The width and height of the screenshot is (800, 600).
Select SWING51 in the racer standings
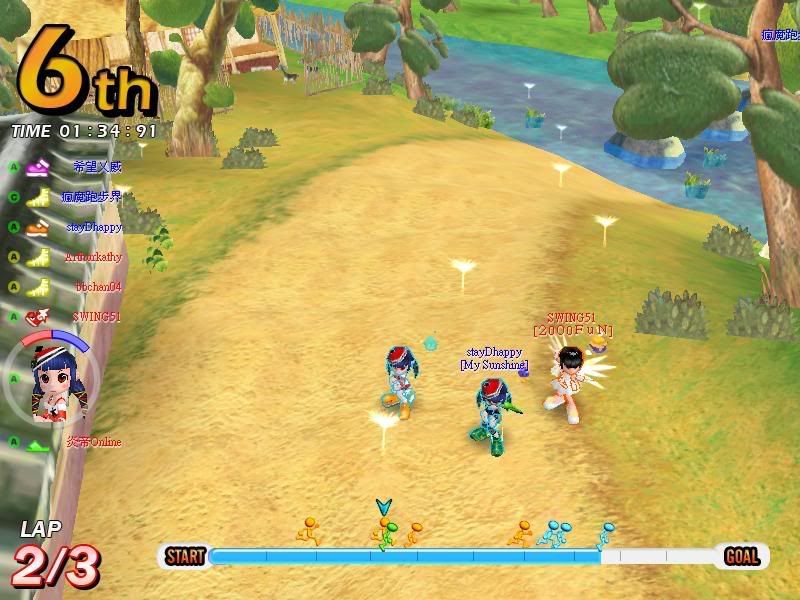point(96,317)
